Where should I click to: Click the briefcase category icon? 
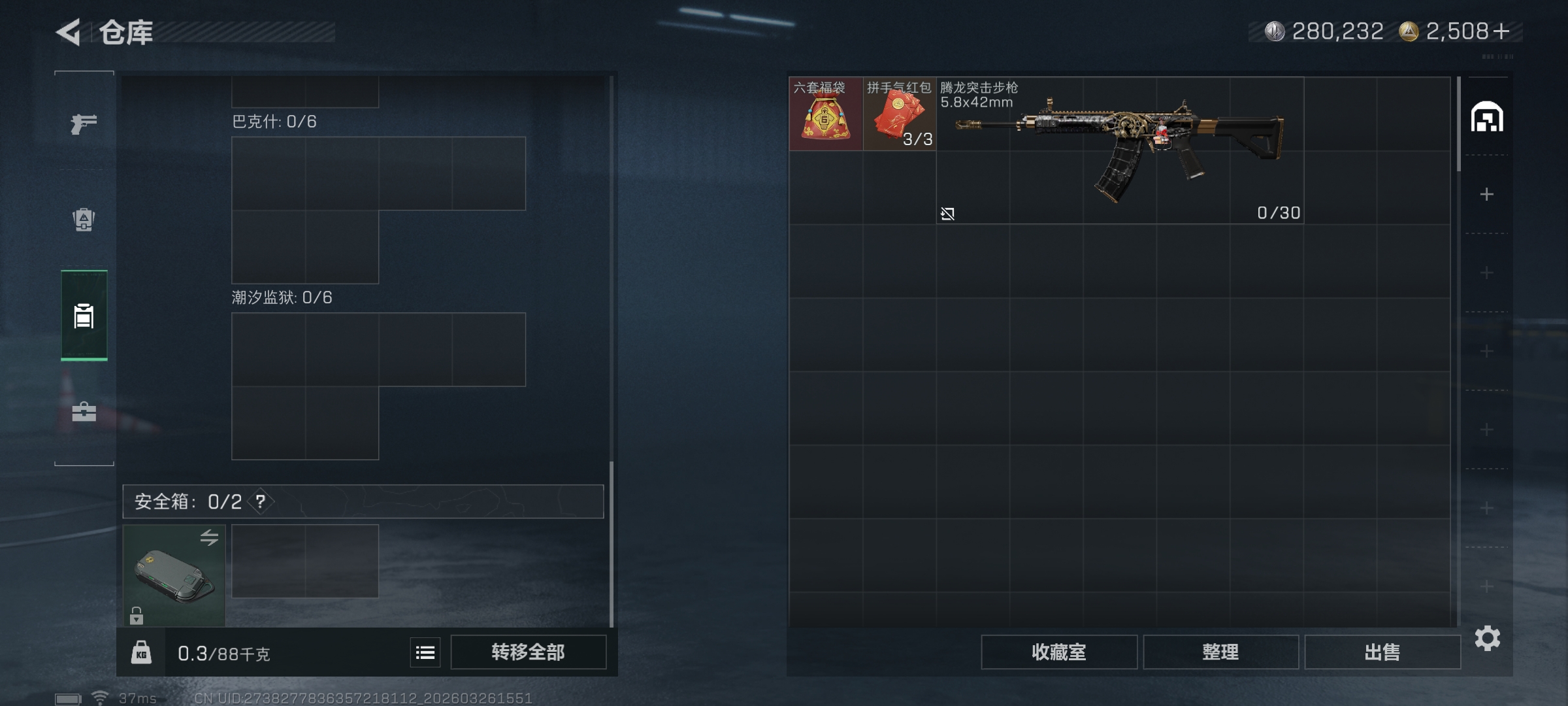point(83,412)
